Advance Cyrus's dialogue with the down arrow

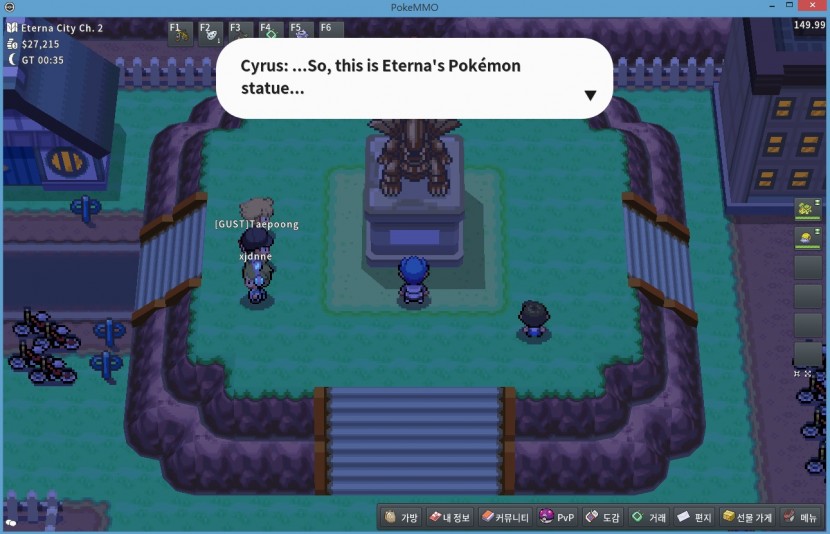point(590,96)
